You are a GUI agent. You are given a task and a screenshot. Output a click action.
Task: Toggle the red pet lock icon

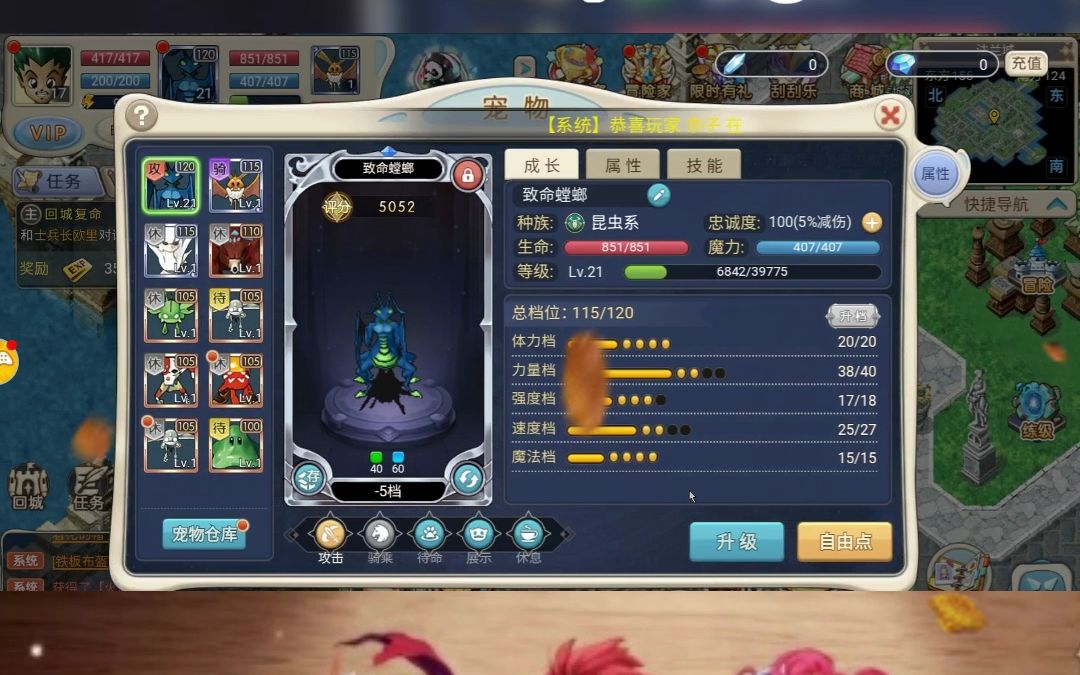pyautogui.click(x=466, y=176)
